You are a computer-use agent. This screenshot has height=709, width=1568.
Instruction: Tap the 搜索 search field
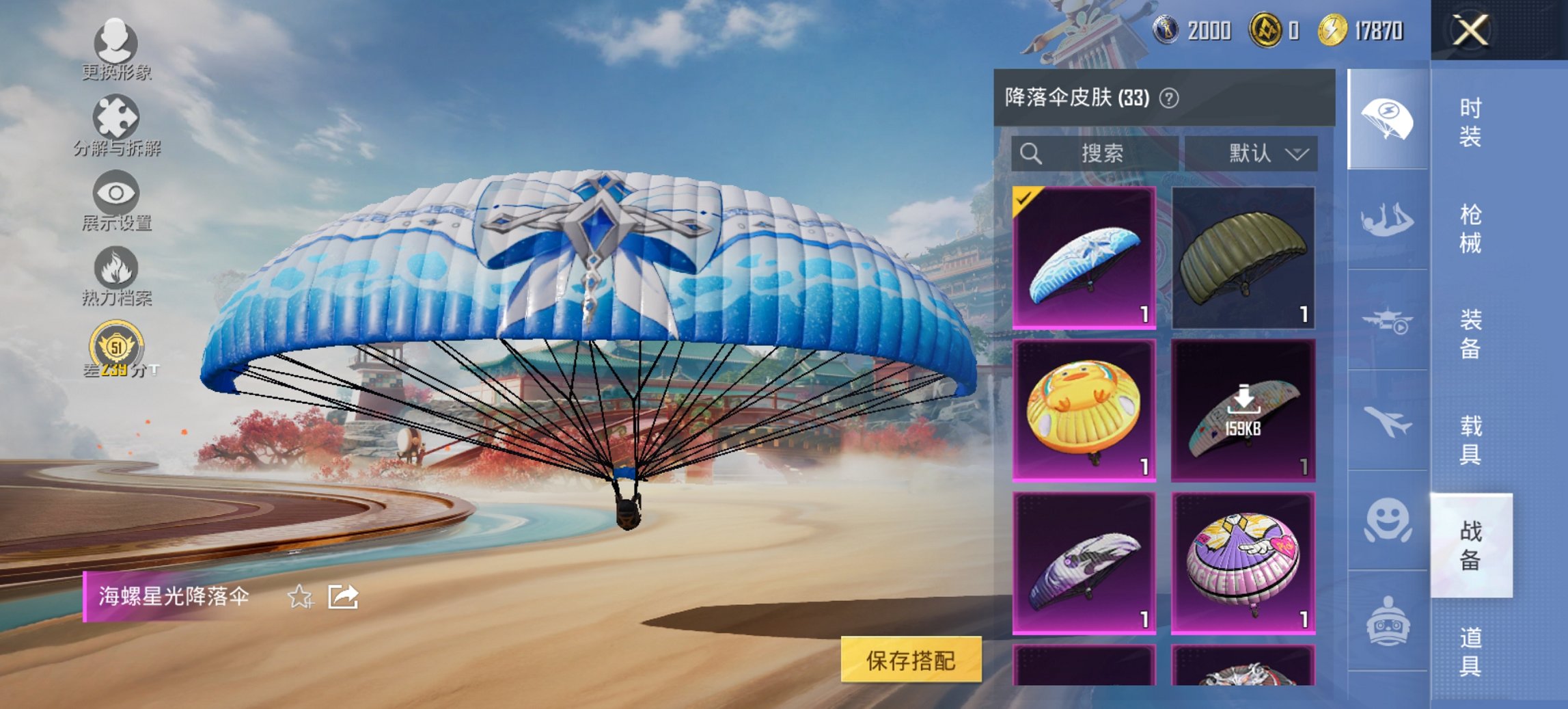pos(1093,153)
